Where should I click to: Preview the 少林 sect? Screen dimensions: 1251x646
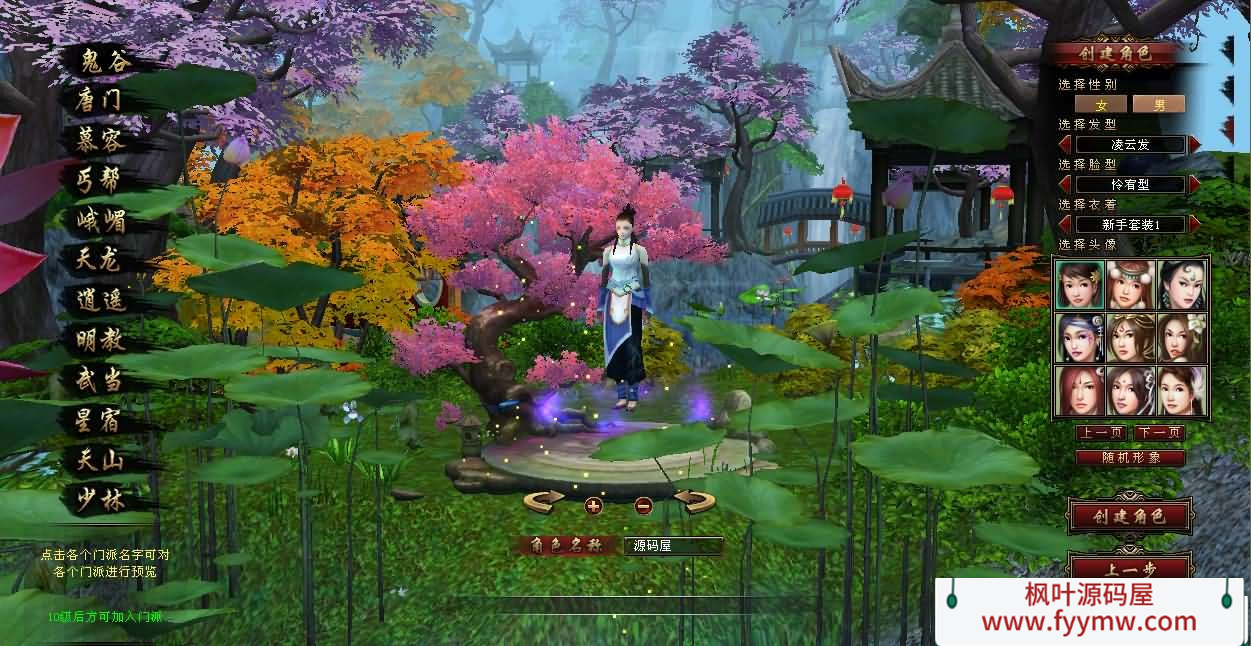pos(100,499)
